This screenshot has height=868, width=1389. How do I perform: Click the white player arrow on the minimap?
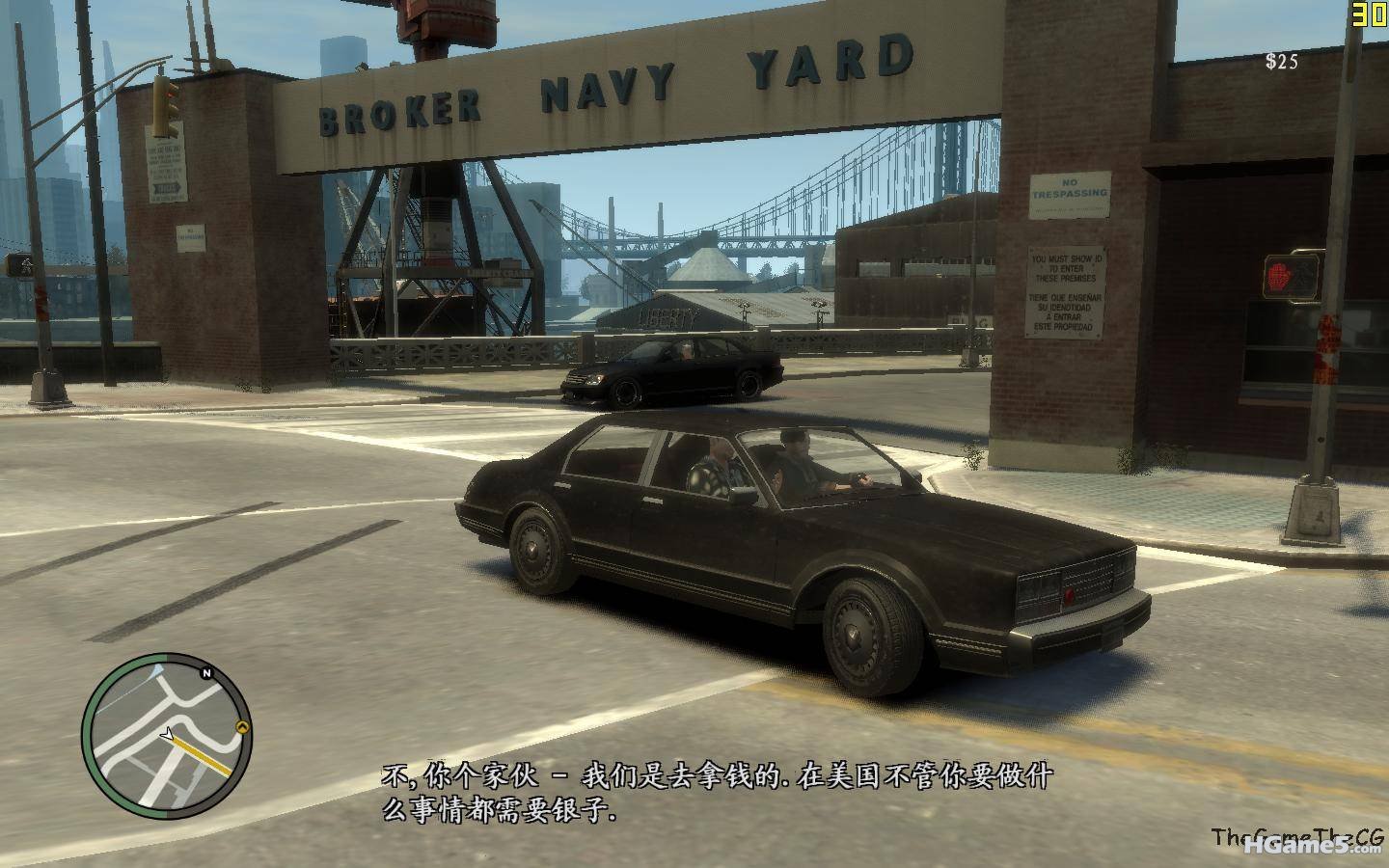coord(170,735)
